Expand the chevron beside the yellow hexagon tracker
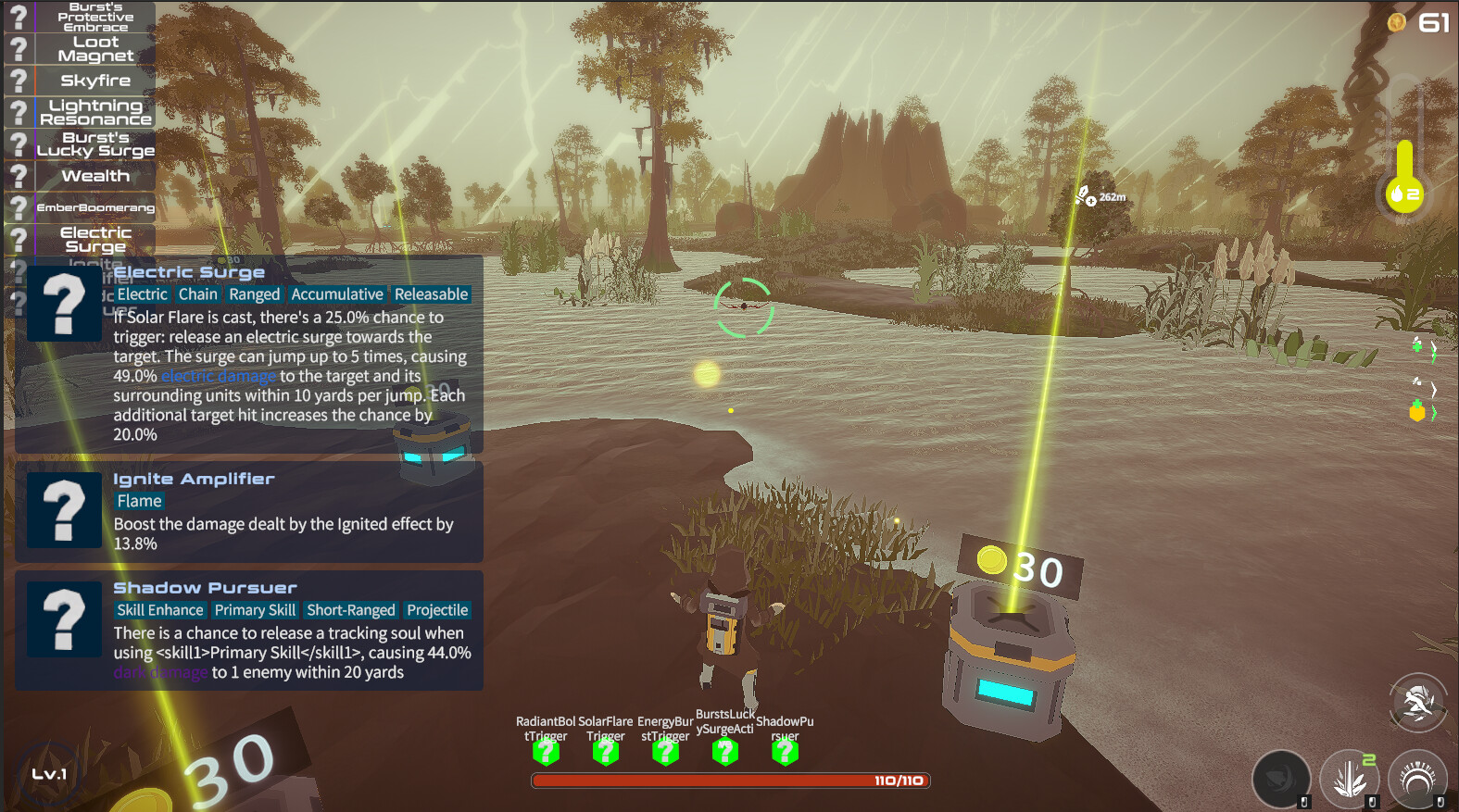This screenshot has height=812, width=1459. 1433,412
